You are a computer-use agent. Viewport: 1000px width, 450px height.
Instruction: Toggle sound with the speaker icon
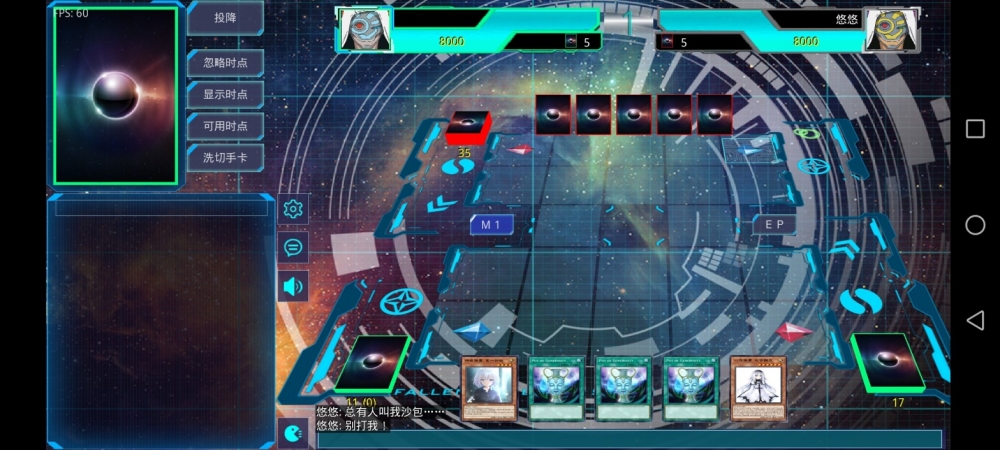point(293,286)
